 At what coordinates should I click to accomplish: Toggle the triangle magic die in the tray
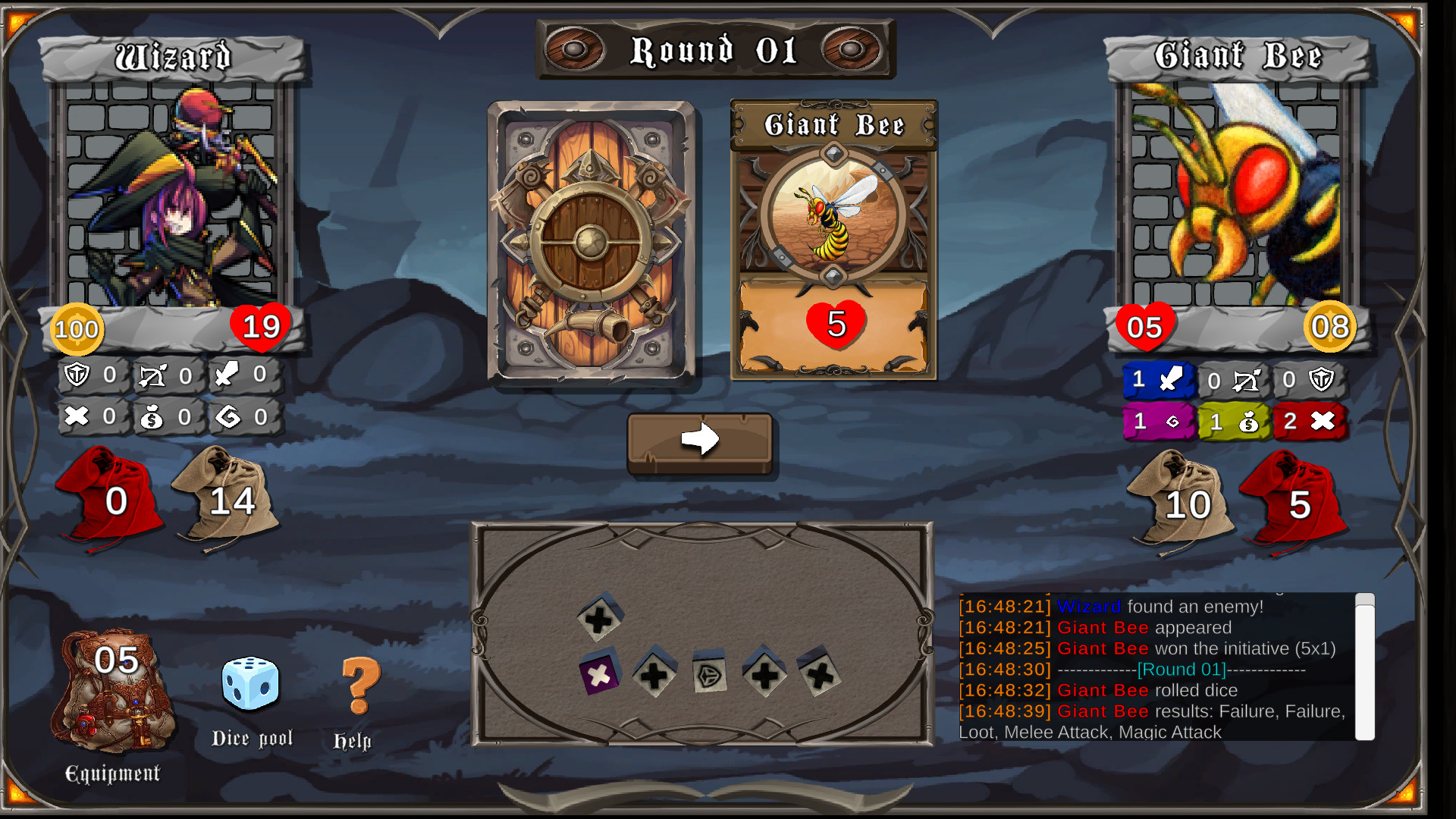[x=709, y=673]
